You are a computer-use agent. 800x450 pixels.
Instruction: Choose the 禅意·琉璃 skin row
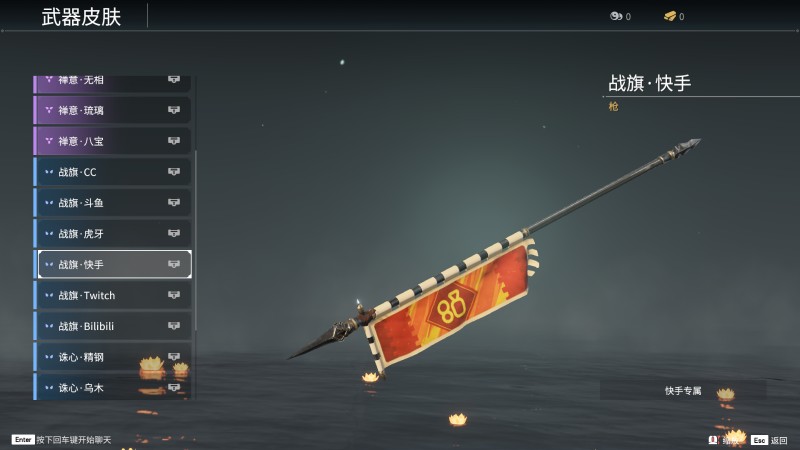(x=112, y=110)
